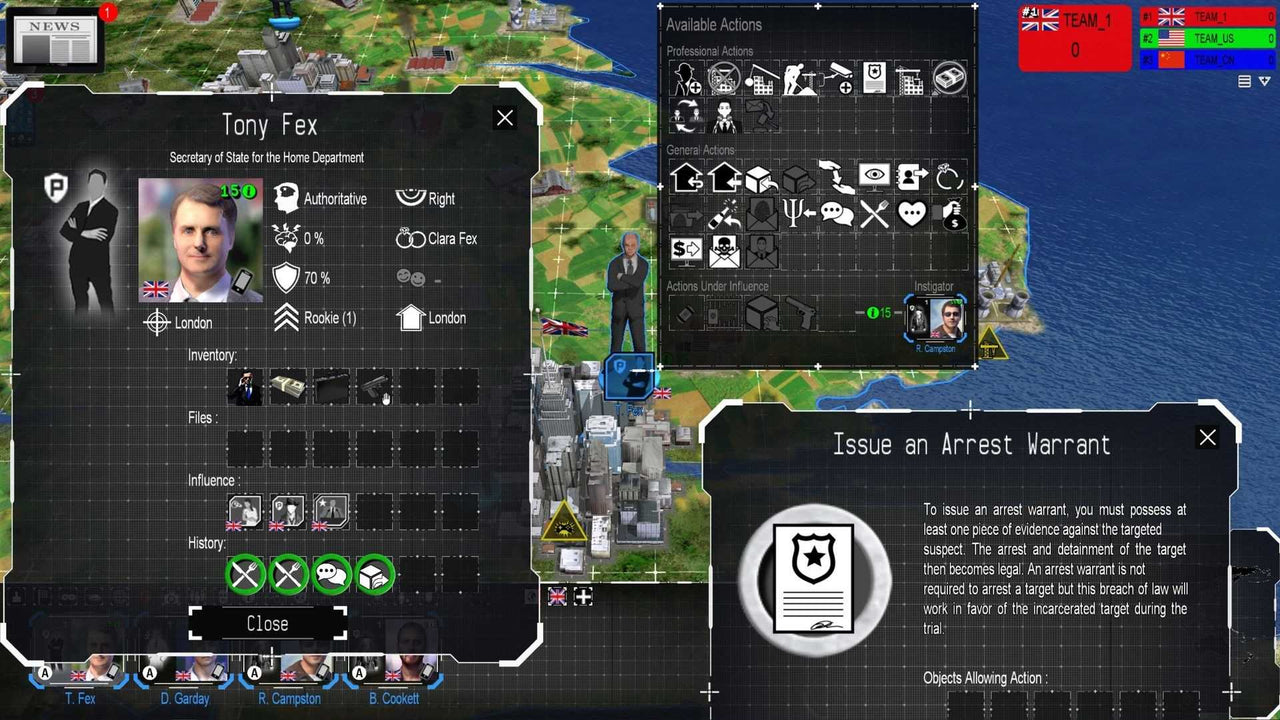Select the bribe money bag action
Viewport: 1280px width, 720px height.
[x=952, y=215]
